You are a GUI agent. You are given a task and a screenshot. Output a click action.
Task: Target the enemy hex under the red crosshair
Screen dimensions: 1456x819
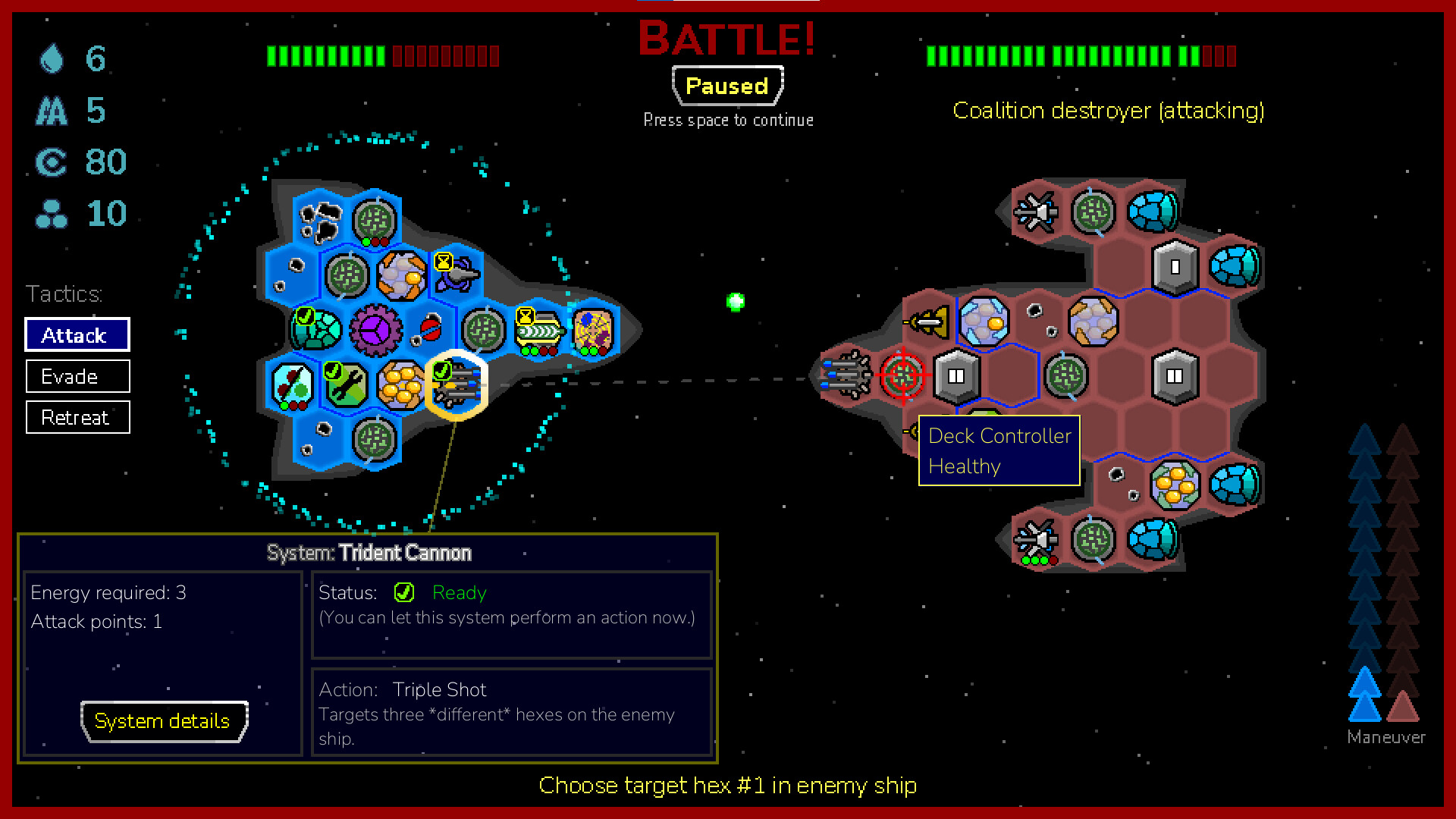tap(902, 375)
